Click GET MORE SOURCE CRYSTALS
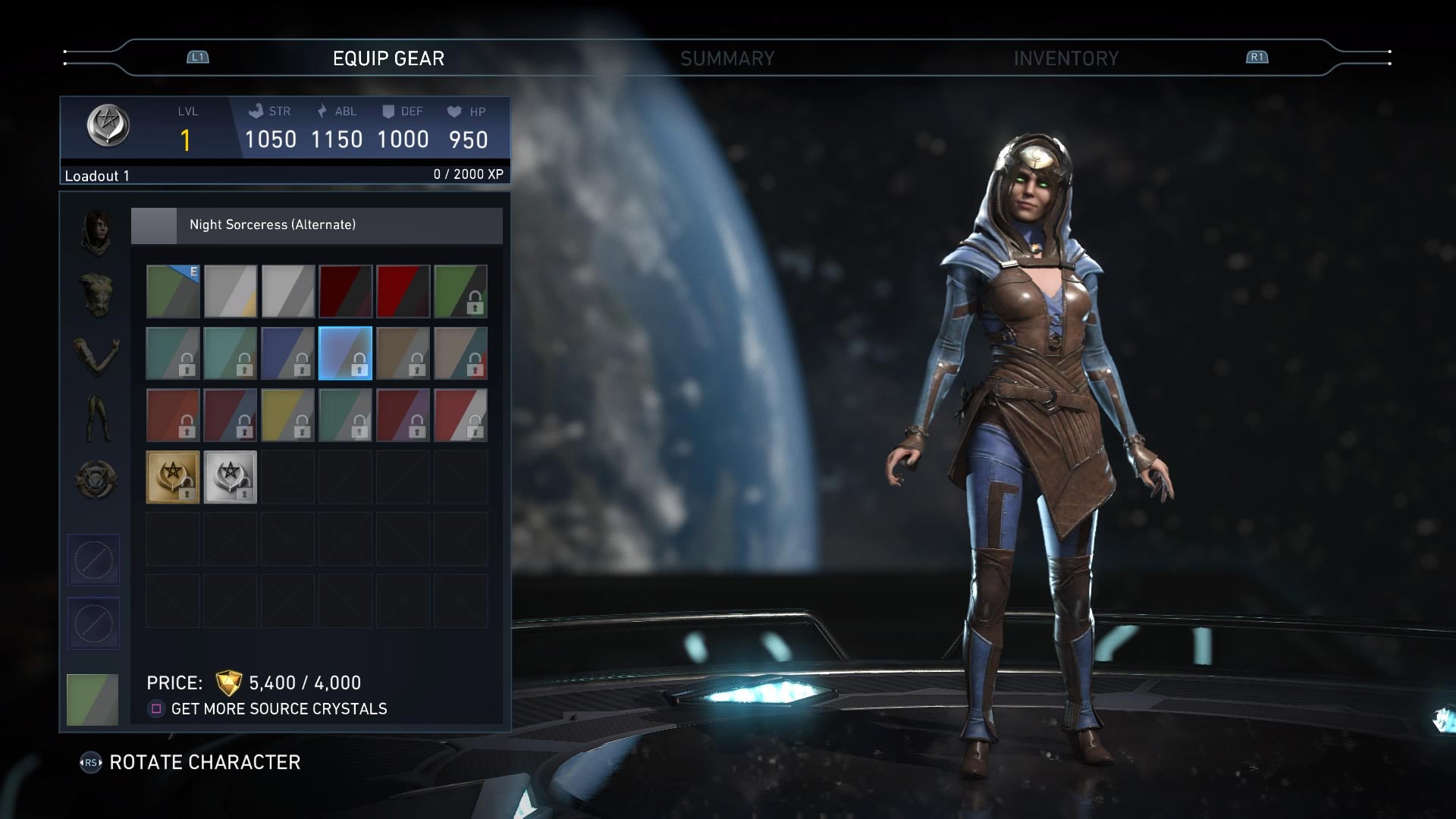1456x819 pixels. click(280, 709)
